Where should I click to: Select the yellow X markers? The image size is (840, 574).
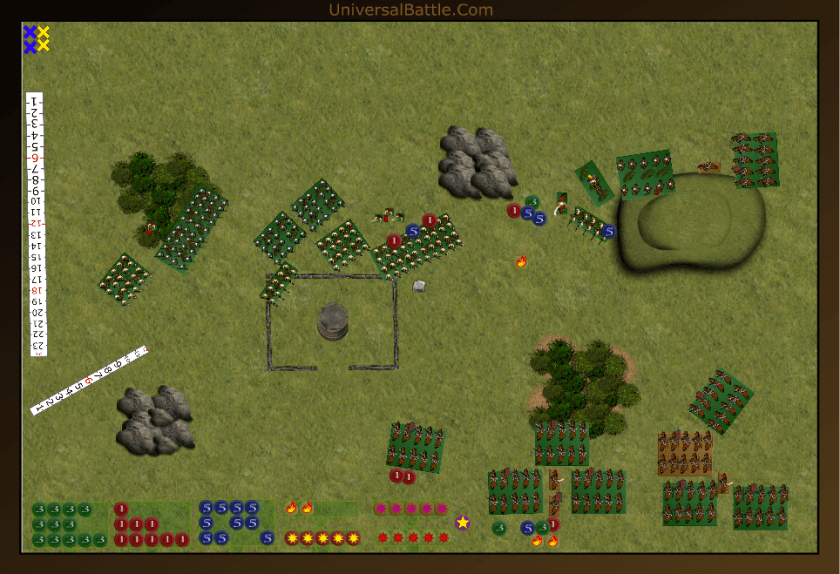[x=43, y=39]
